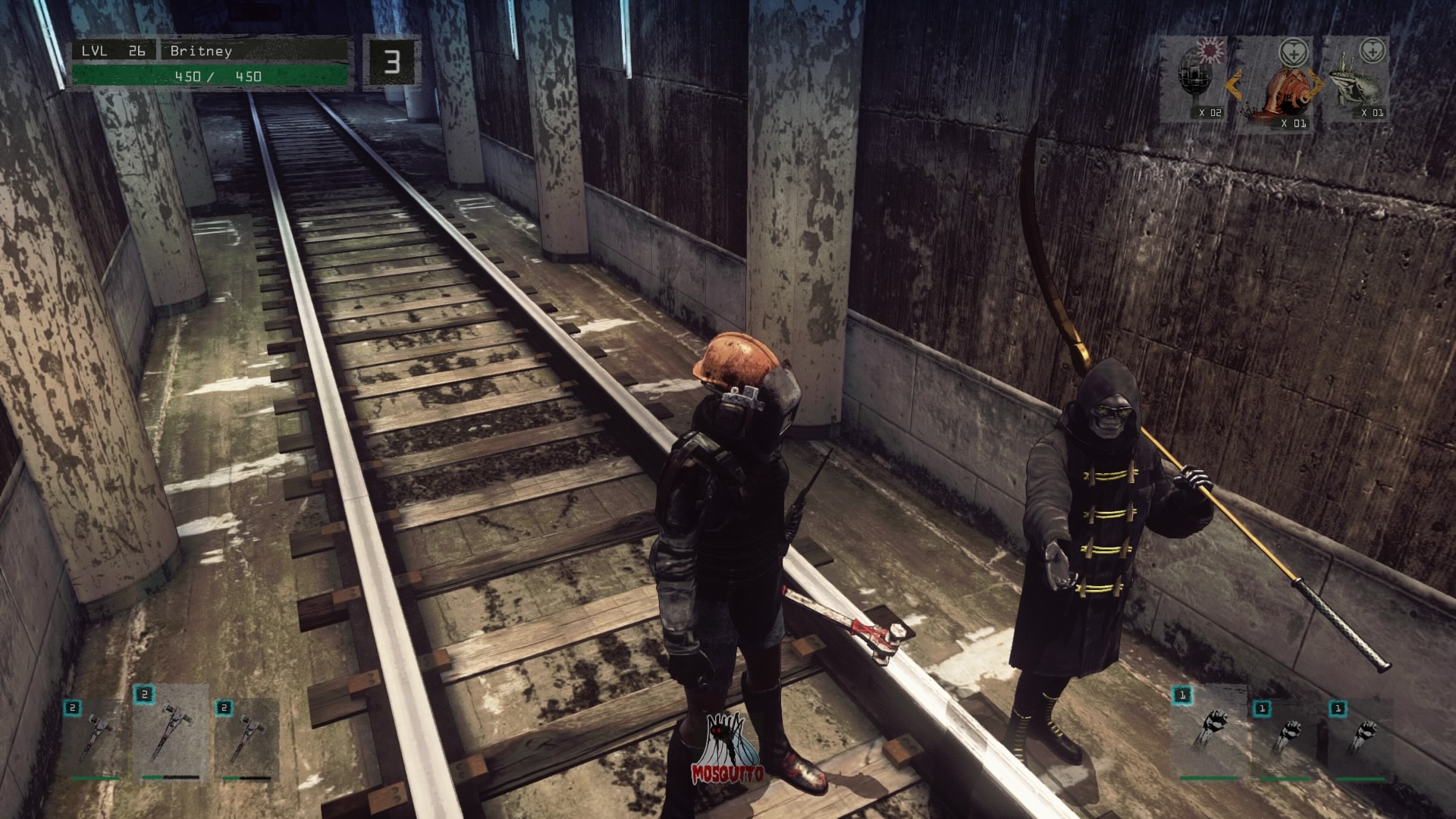Screen dimensions: 1456x819
Task: Click the right yellow chevron to cycle items
Action: tap(1316, 83)
